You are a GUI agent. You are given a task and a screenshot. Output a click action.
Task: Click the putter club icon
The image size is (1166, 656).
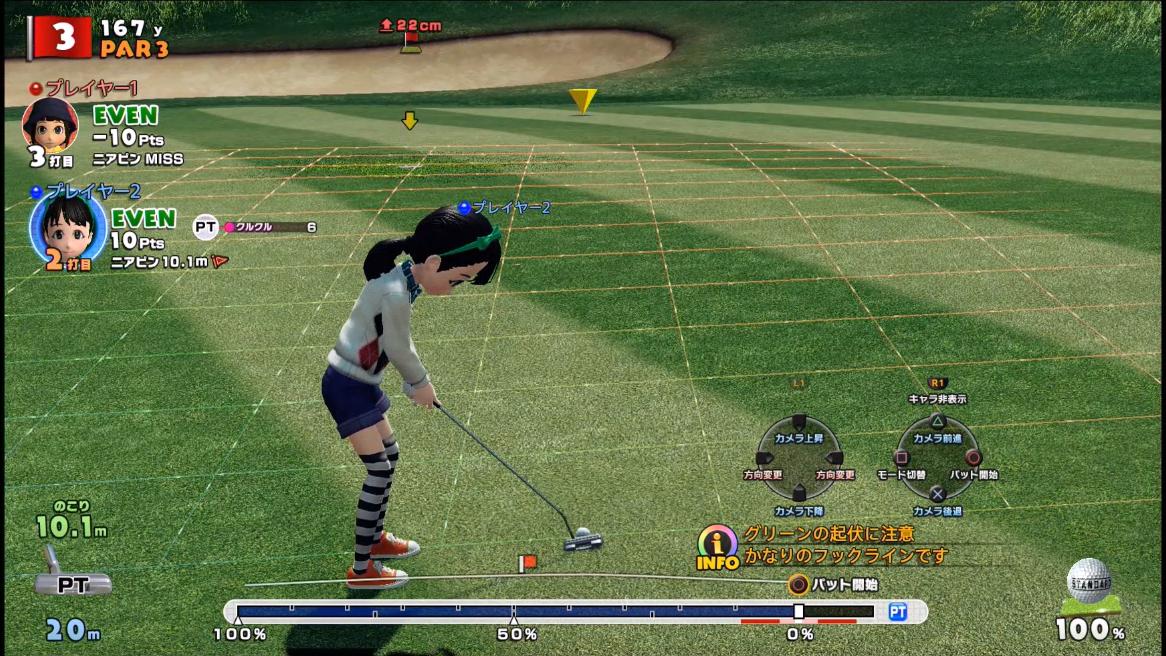[x=69, y=574]
